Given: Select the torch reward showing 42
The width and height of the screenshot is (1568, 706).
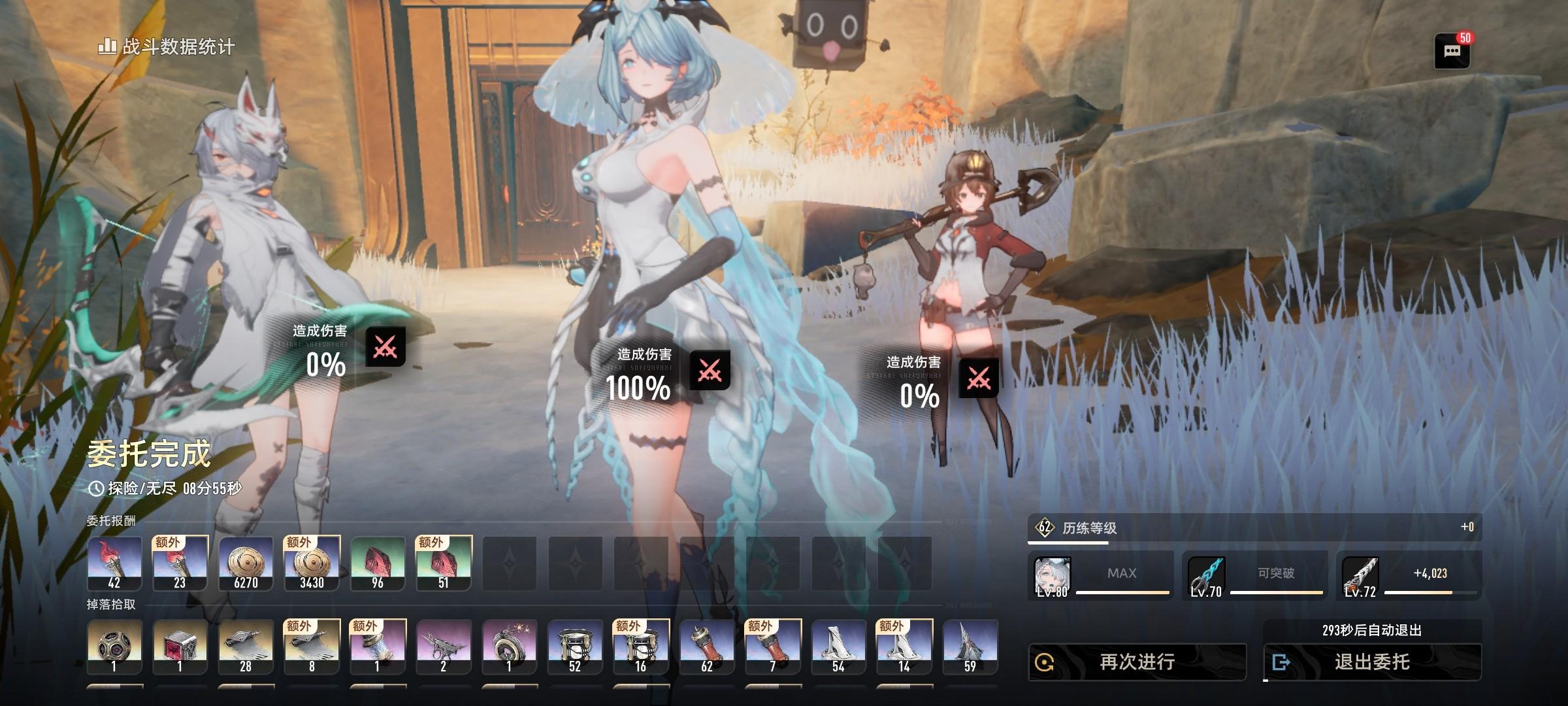Looking at the screenshot, I should pos(114,563).
